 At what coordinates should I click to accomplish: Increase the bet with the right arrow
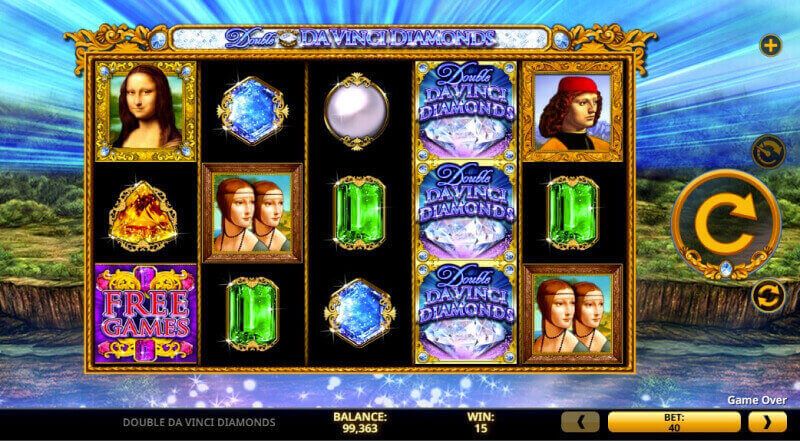tap(770, 422)
